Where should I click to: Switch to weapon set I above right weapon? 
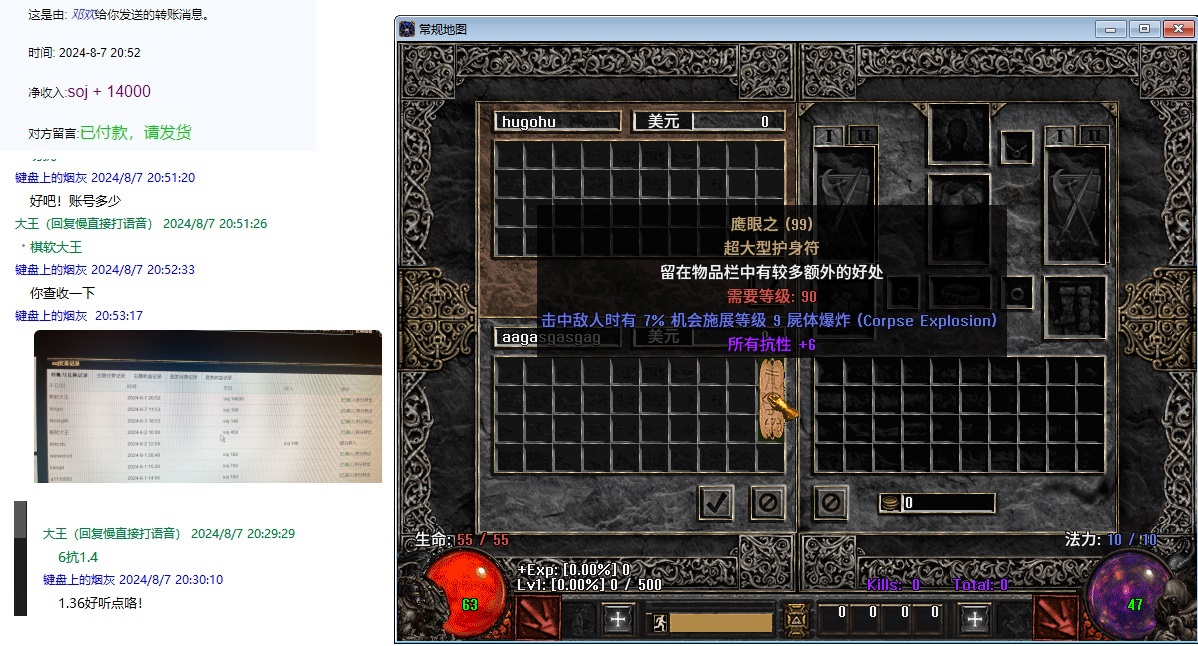(x=1062, y=135)
